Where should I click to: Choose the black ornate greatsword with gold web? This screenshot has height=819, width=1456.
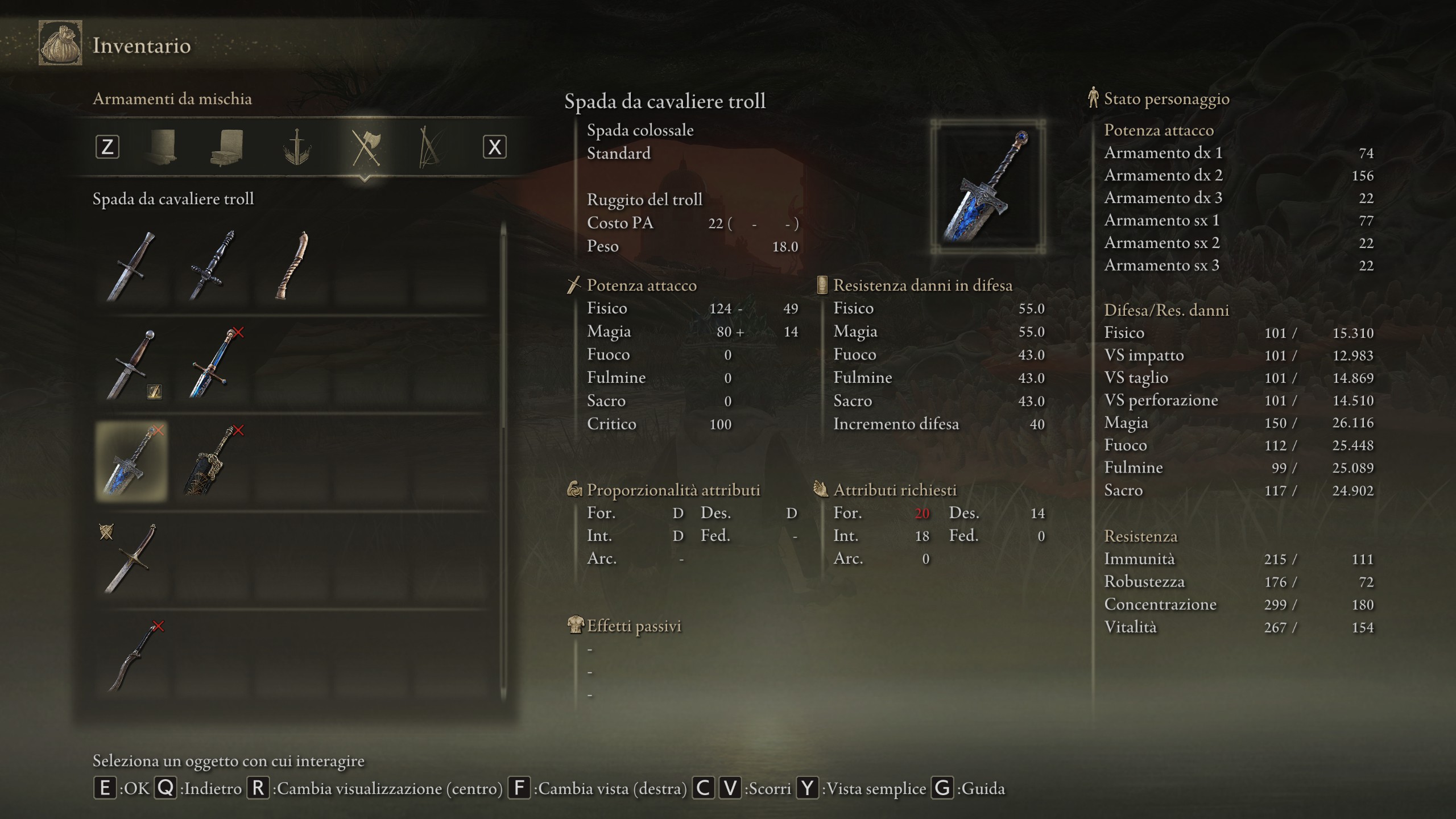[211, 461]
